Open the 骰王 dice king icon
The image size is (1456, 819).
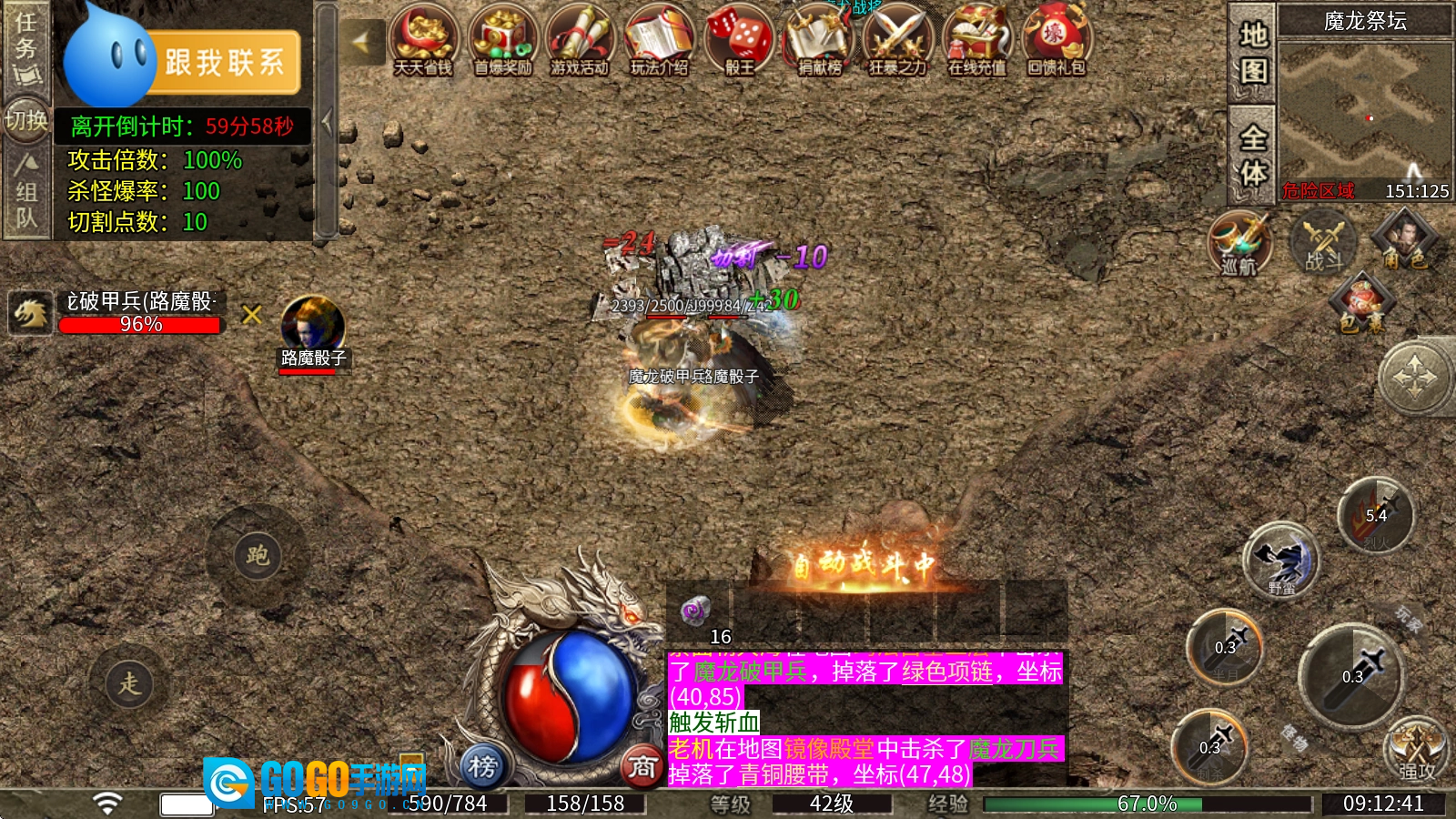pyautogui.click(x=739, y=41)
